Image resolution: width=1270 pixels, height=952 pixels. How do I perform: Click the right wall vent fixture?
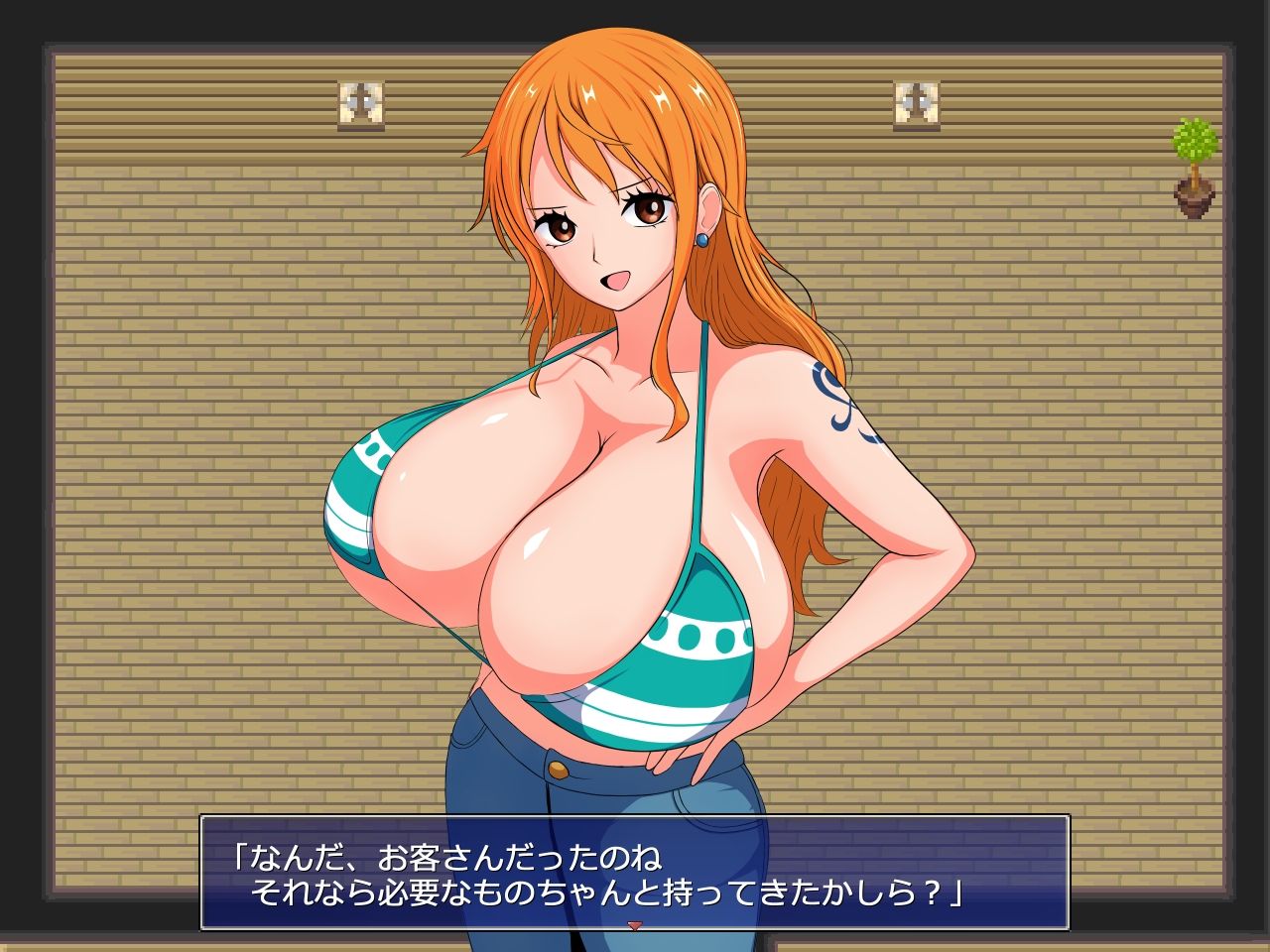915,102
